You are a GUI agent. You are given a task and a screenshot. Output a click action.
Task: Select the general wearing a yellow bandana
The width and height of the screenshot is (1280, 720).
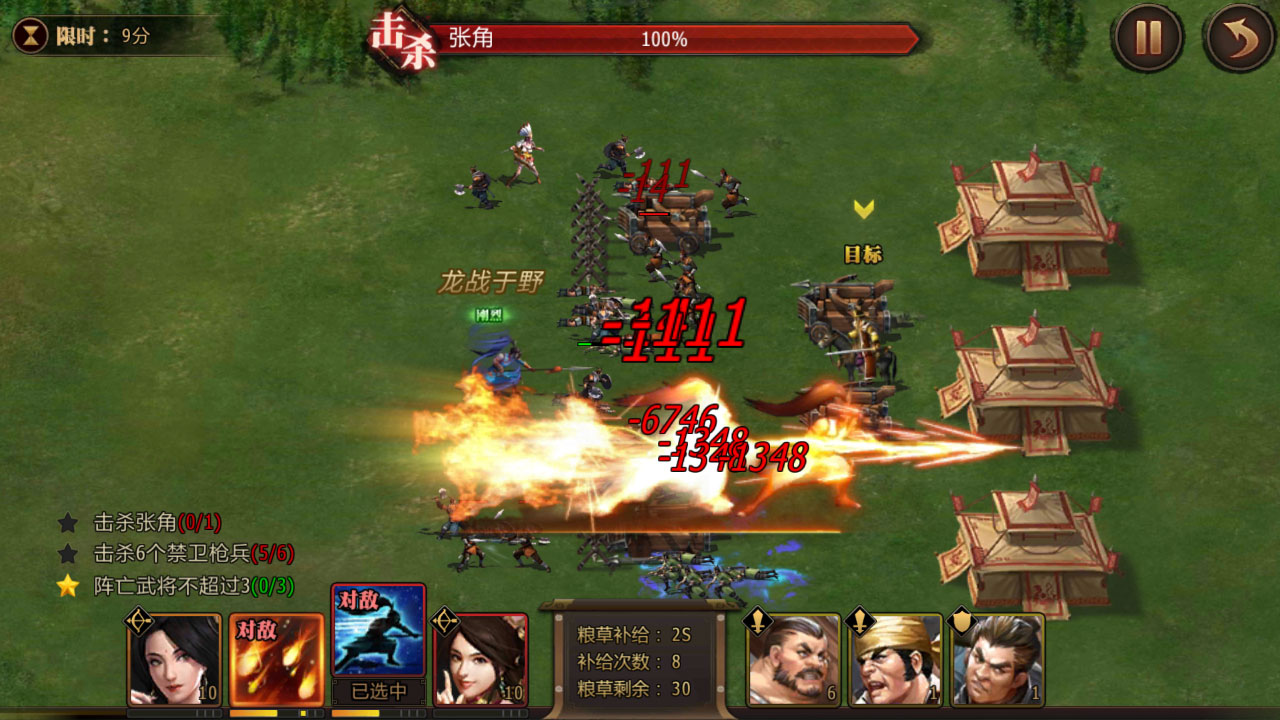point(896,660)
